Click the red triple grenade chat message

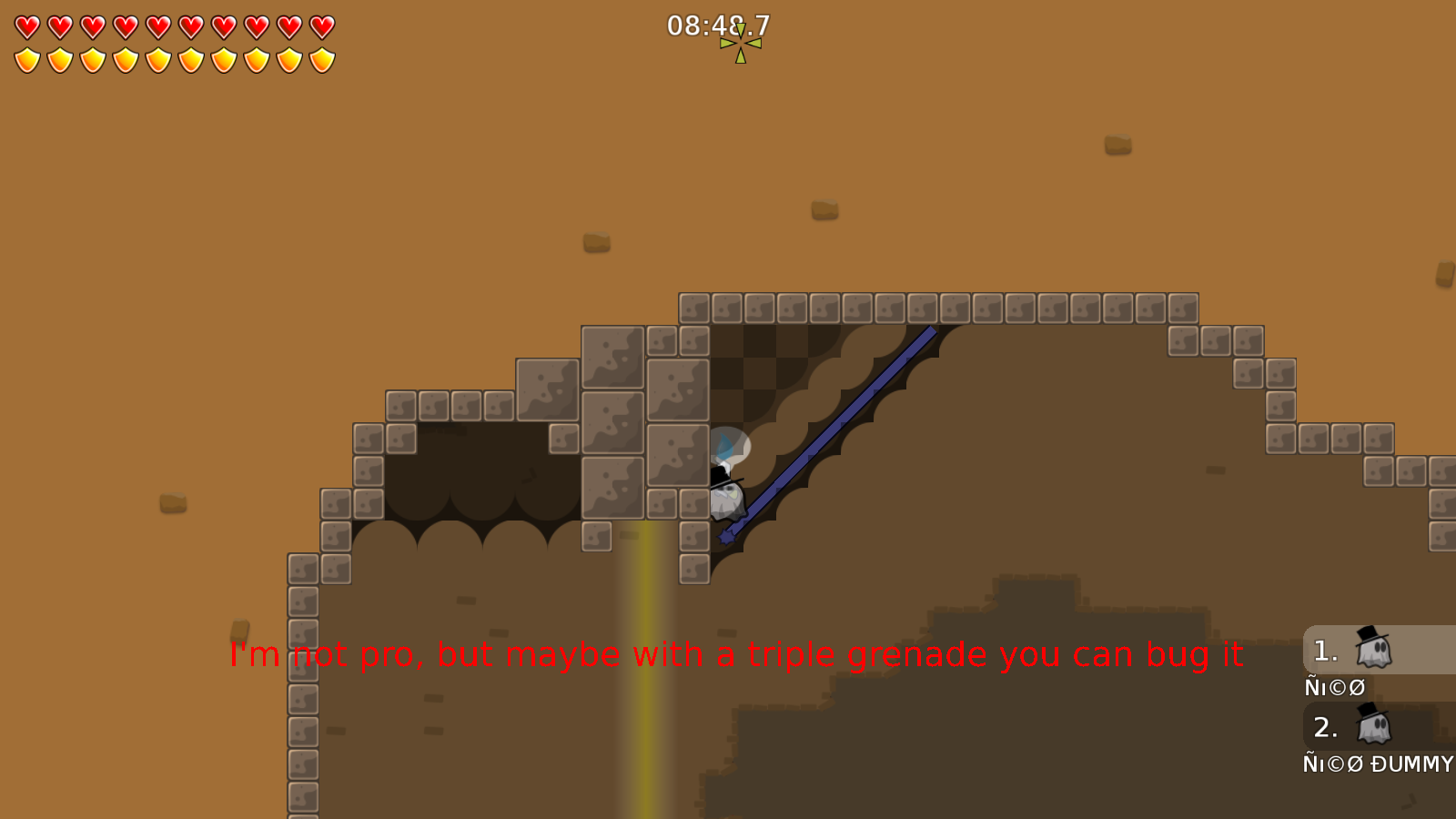737,652
